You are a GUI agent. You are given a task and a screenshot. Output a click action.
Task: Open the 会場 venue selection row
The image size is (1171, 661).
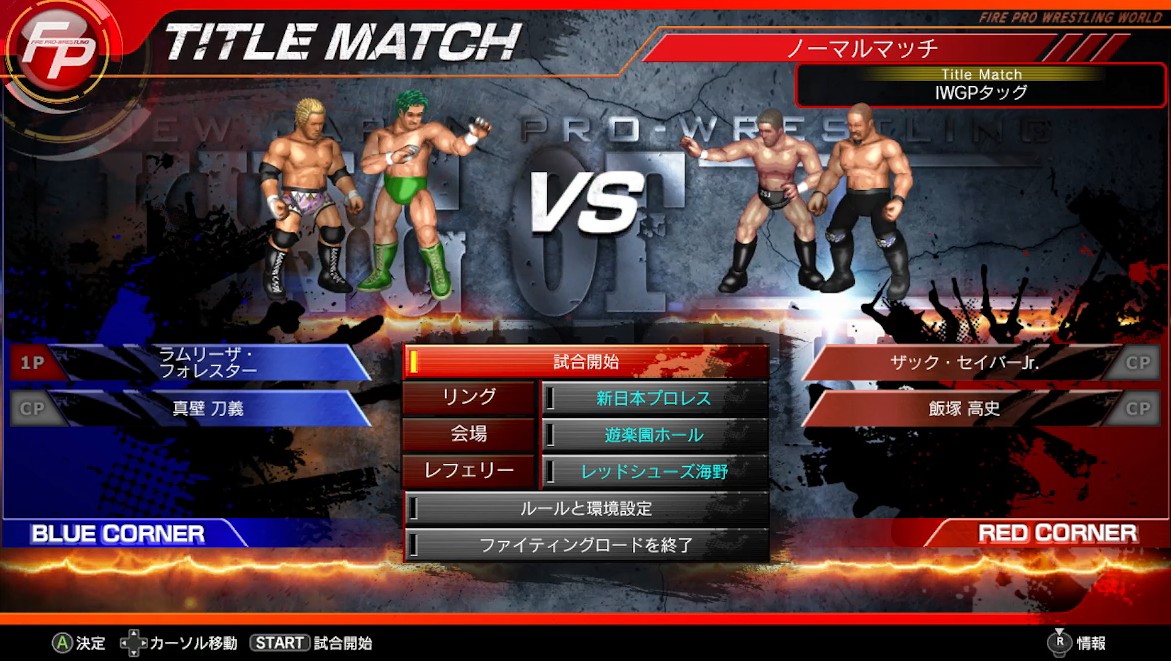pos(469,435)
